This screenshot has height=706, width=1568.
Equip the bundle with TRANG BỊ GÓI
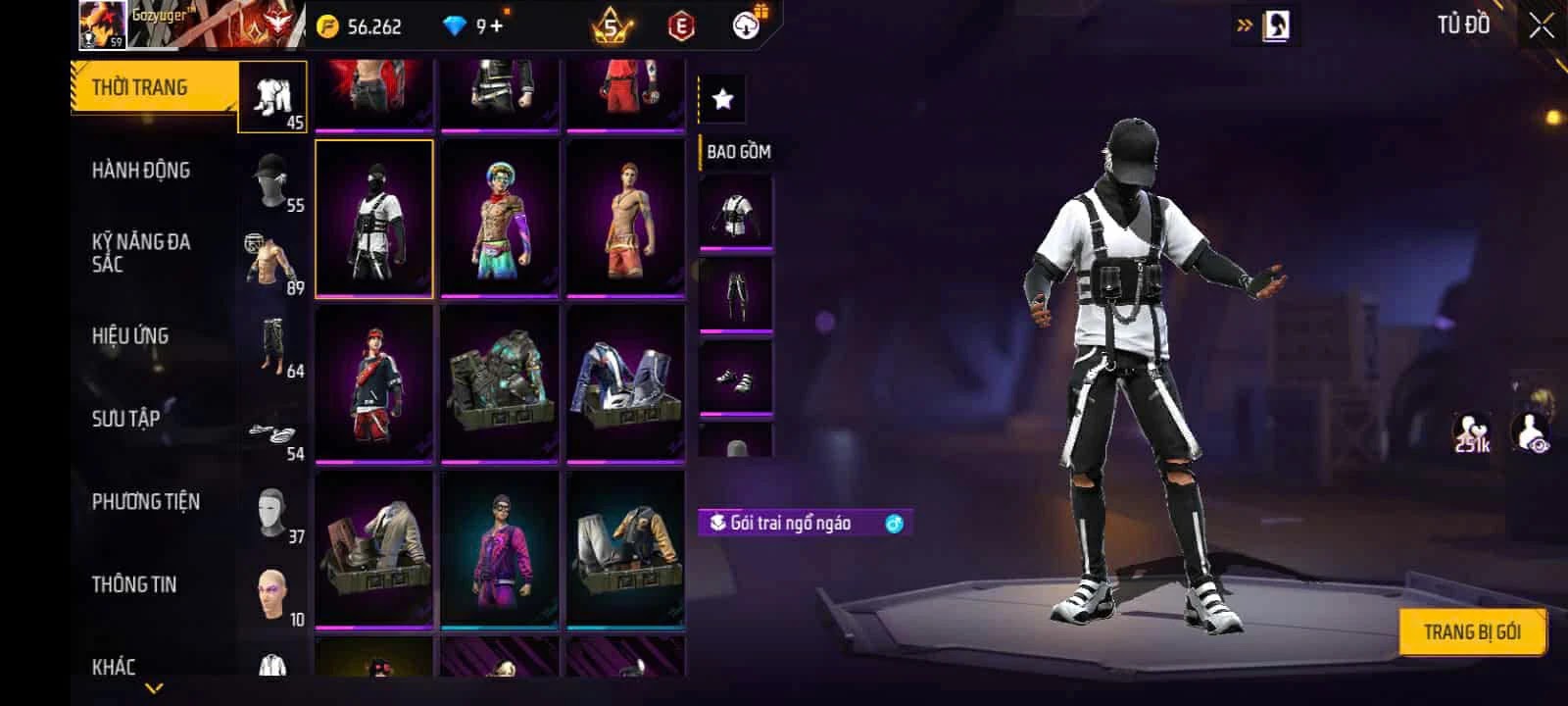pos(1471,632)
